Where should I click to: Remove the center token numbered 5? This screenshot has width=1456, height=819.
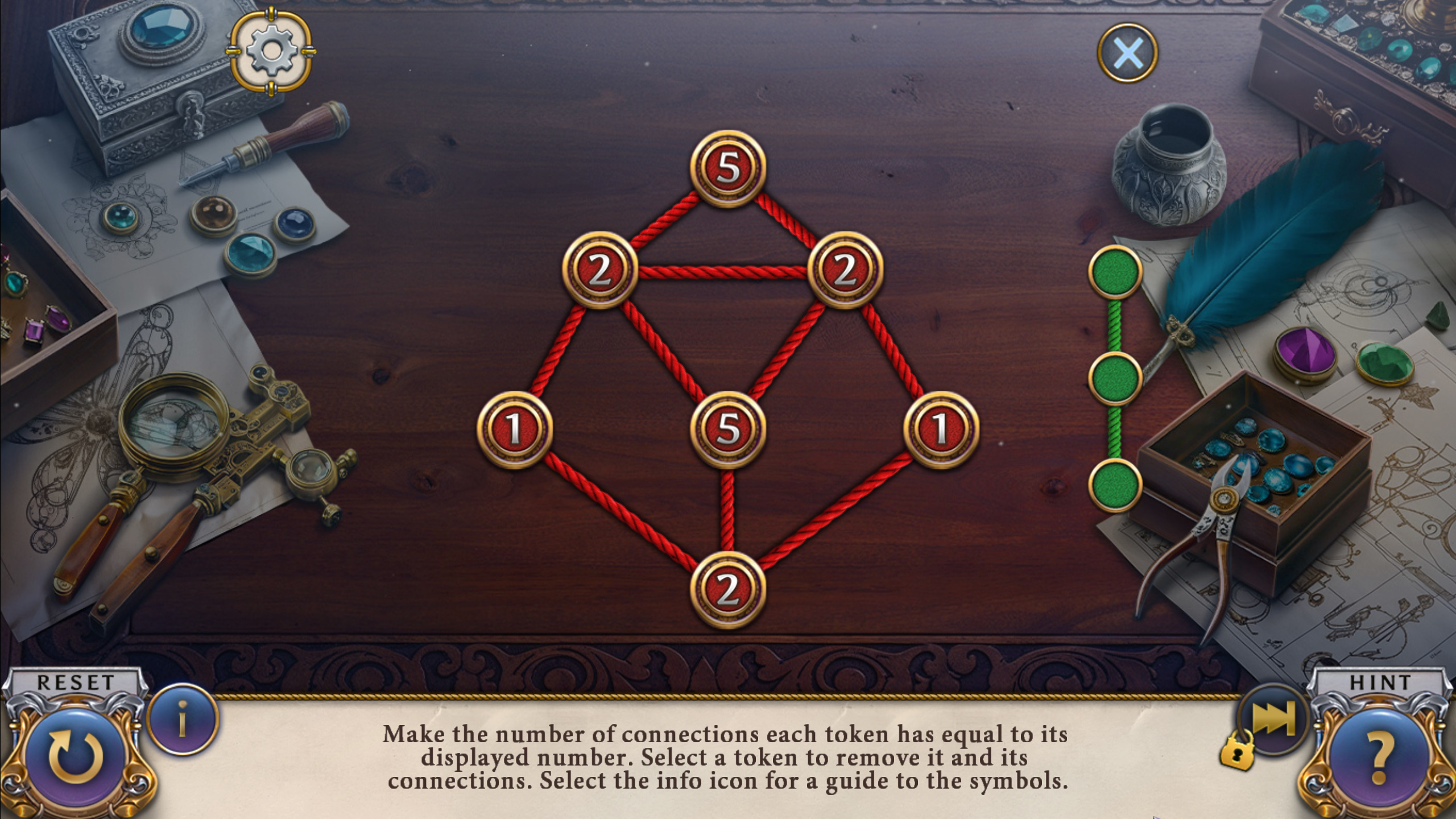click(728, 429)
